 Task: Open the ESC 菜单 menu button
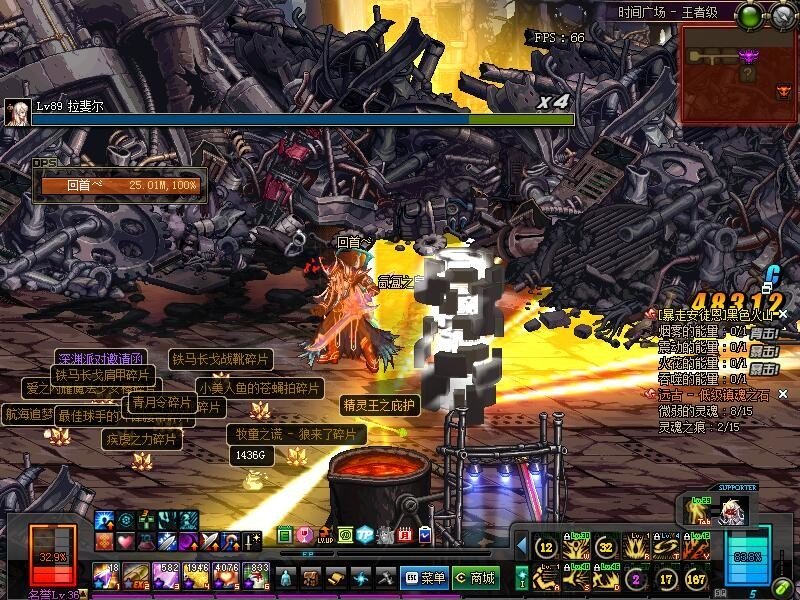coord(424,577)
